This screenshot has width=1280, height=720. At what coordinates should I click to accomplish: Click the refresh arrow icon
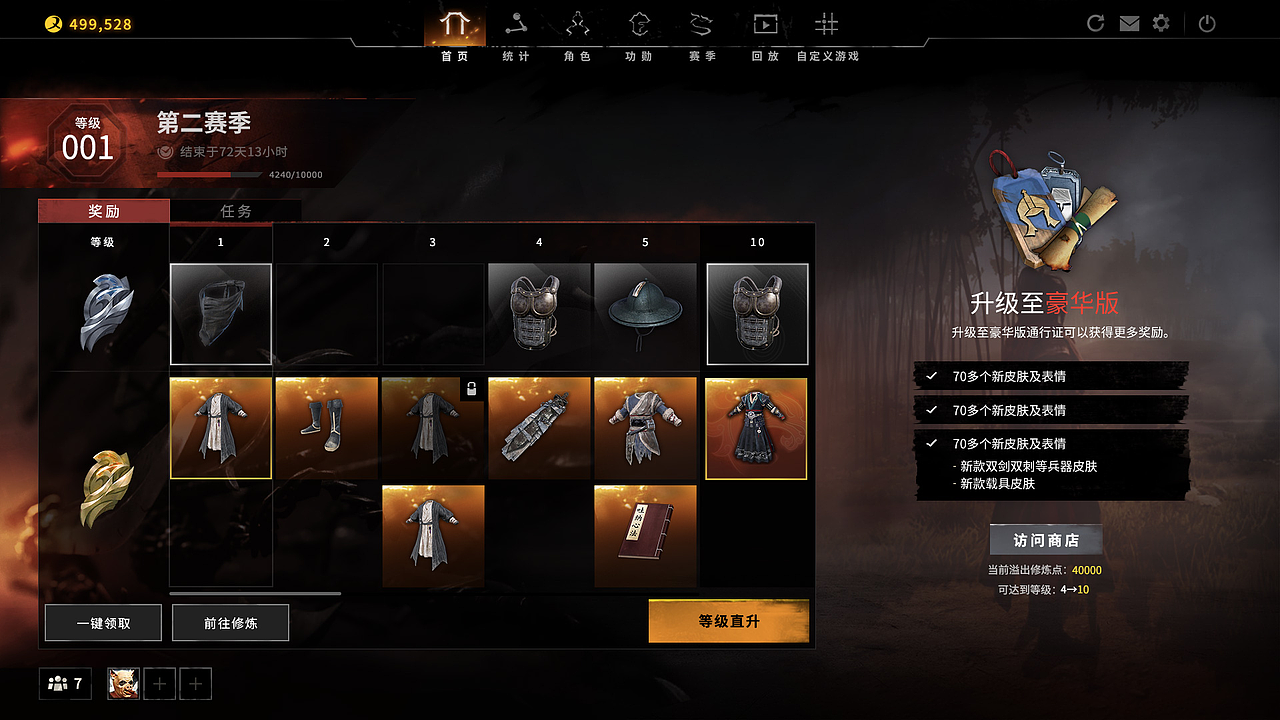(x=1096, y=24)
